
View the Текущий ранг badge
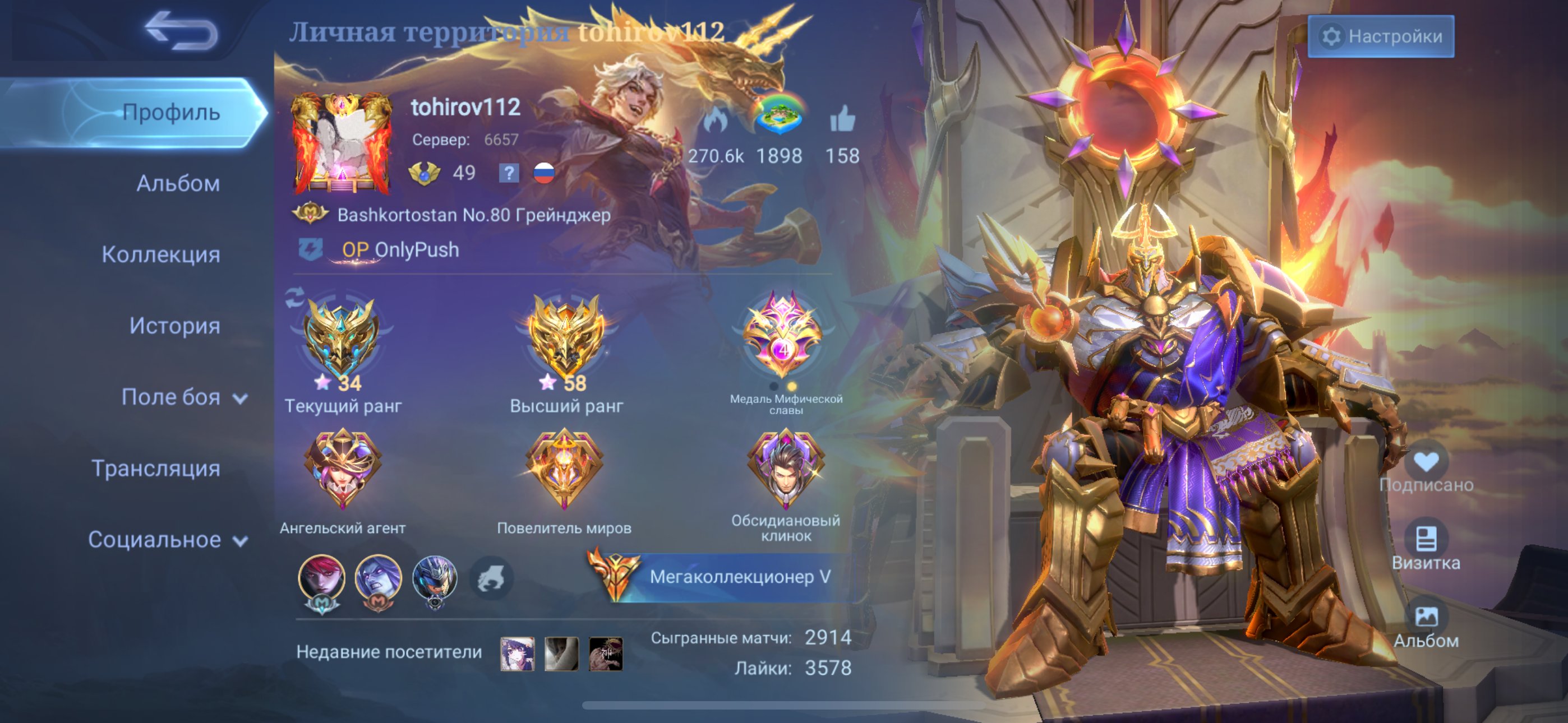[x=342, y=338]
